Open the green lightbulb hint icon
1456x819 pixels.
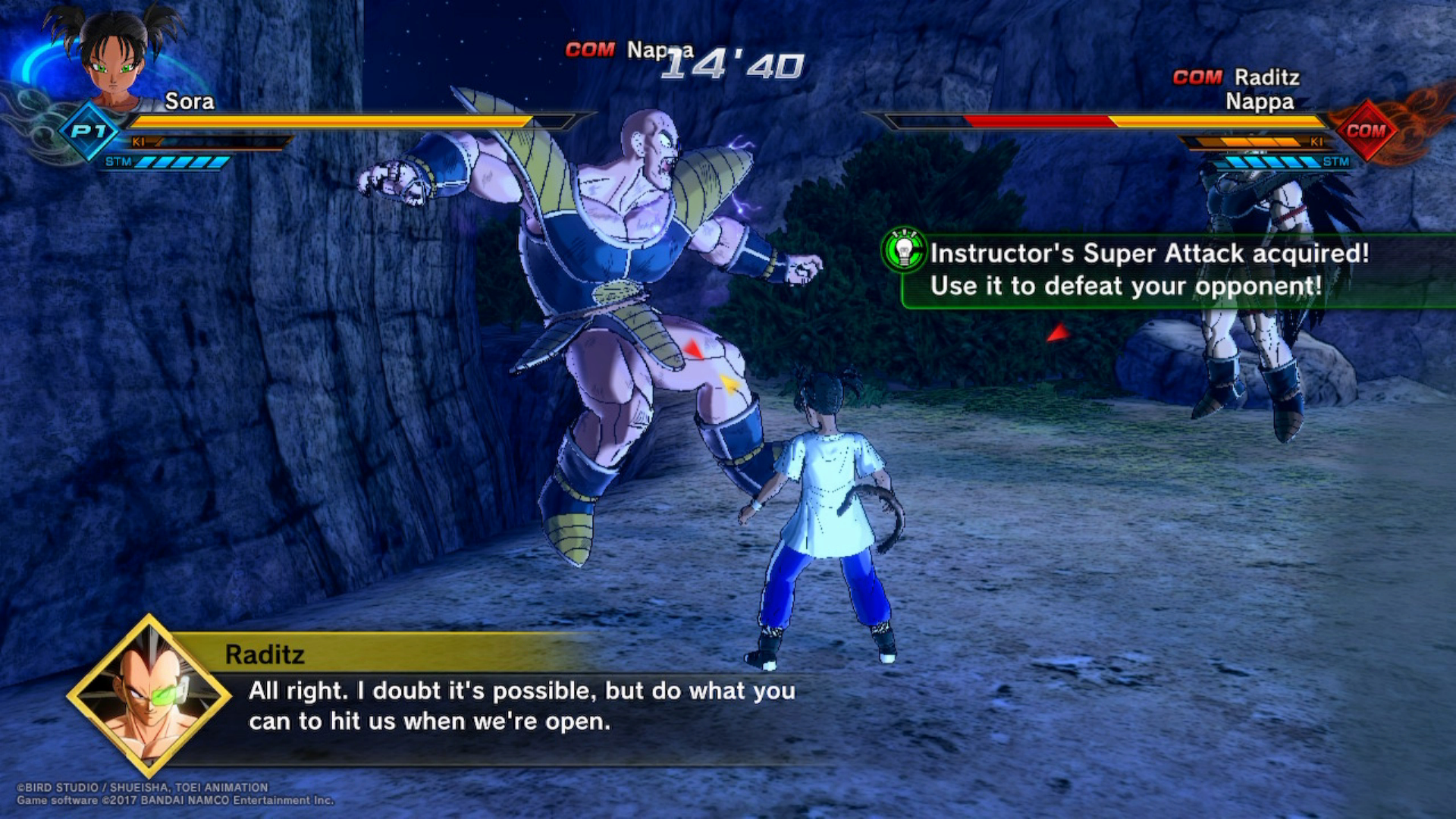pos(904,249)
